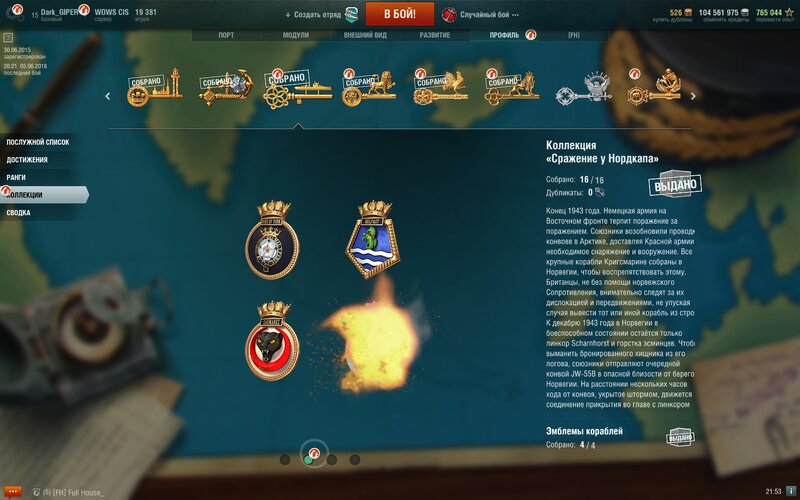Select the Профиль tab
The height and width of the screenshot is (500, 800).
[504, 35]
